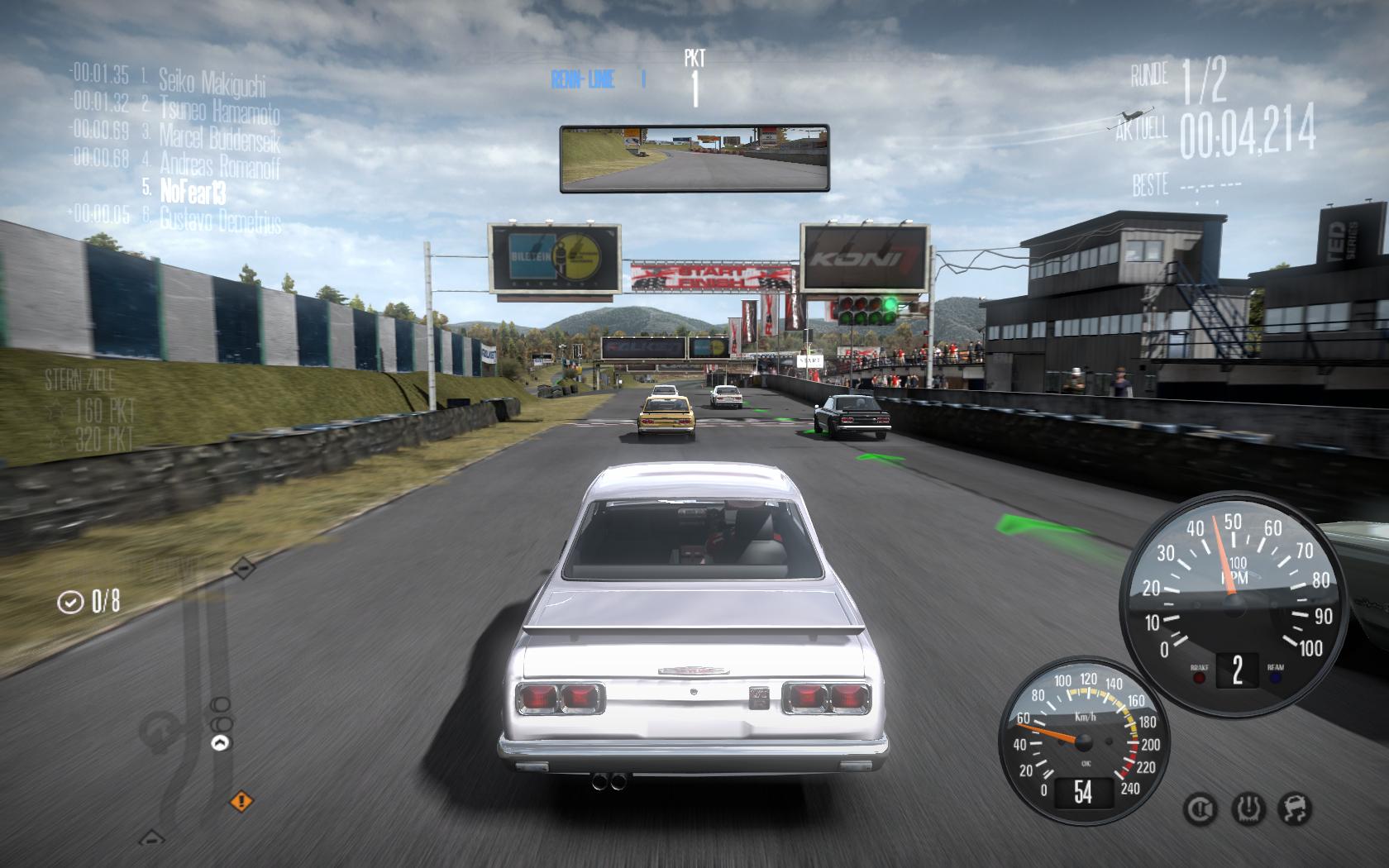
Task: Open the rear-view mirror display
Action: (694, 158)
